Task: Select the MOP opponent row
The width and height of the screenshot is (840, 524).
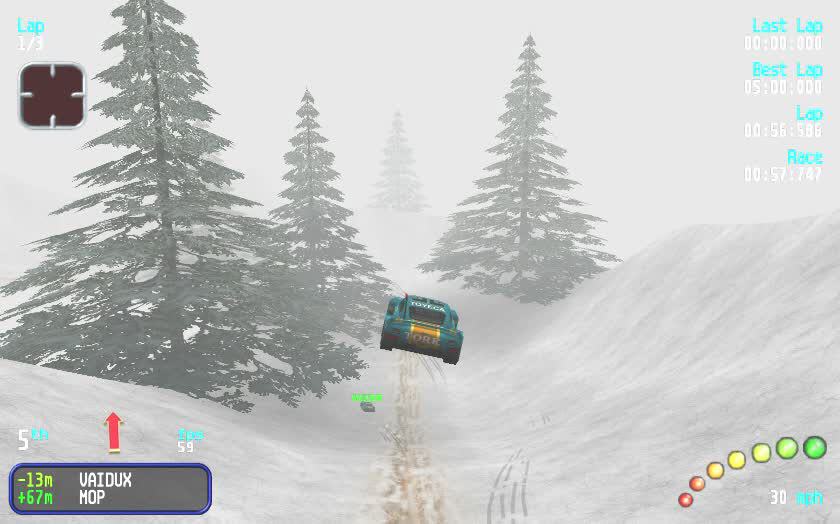Action: point(110,496)
